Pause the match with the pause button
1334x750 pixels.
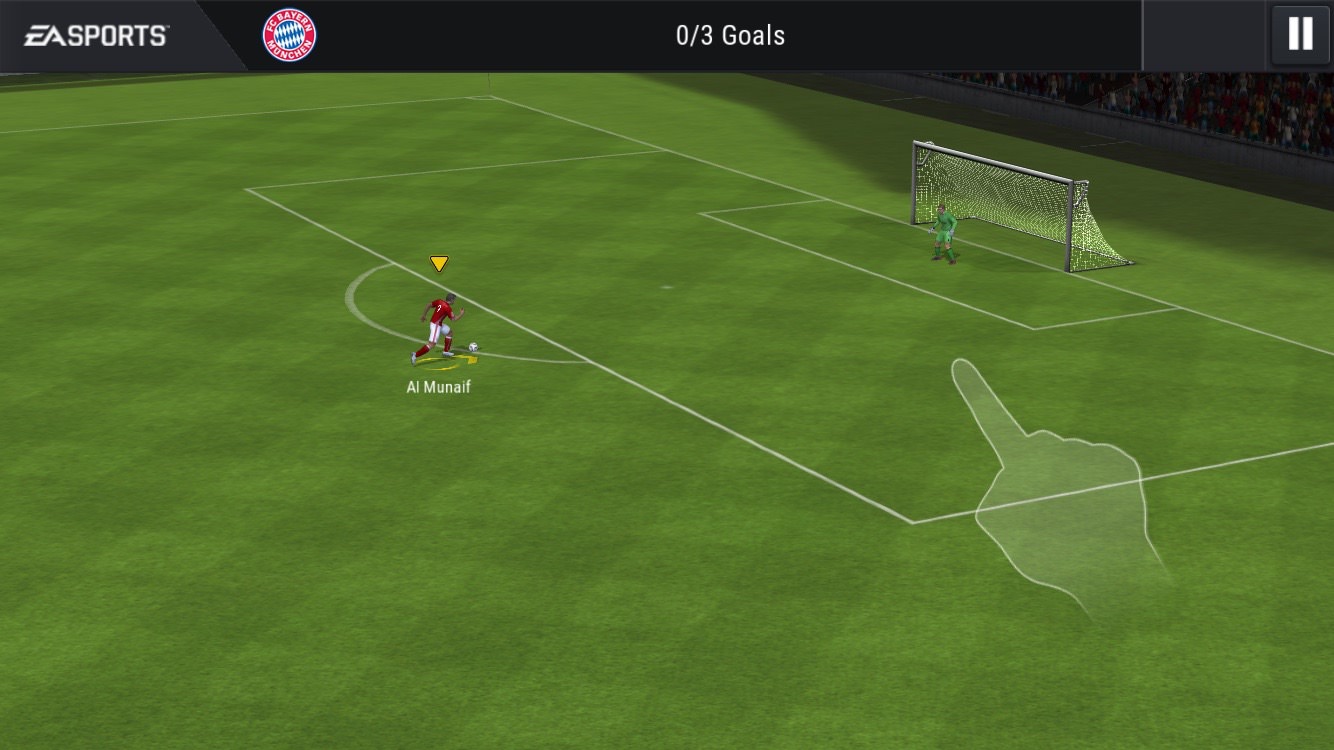coord(1300,35)
